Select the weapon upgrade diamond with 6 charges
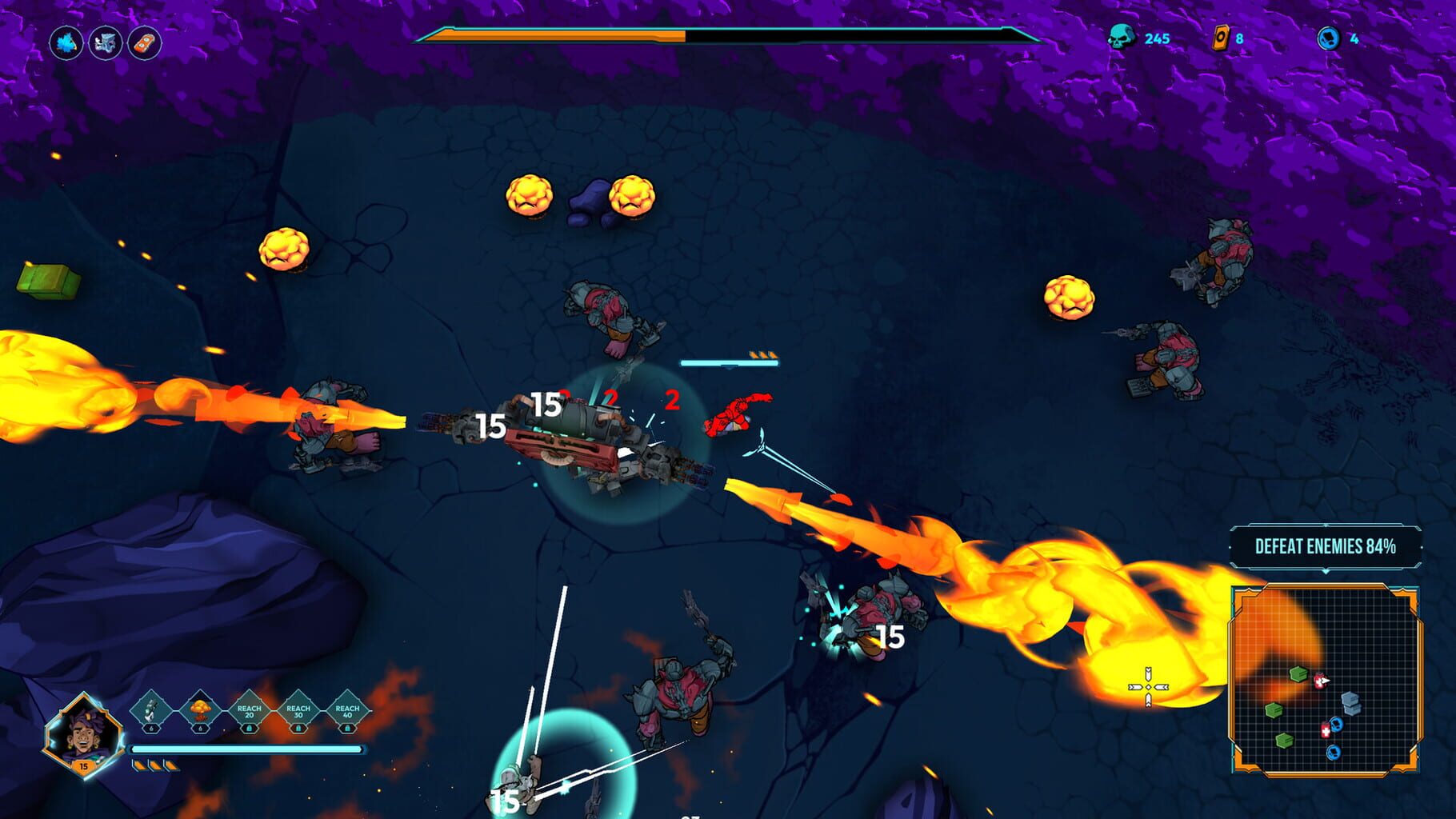1456x819 pixels. point(150,710)
